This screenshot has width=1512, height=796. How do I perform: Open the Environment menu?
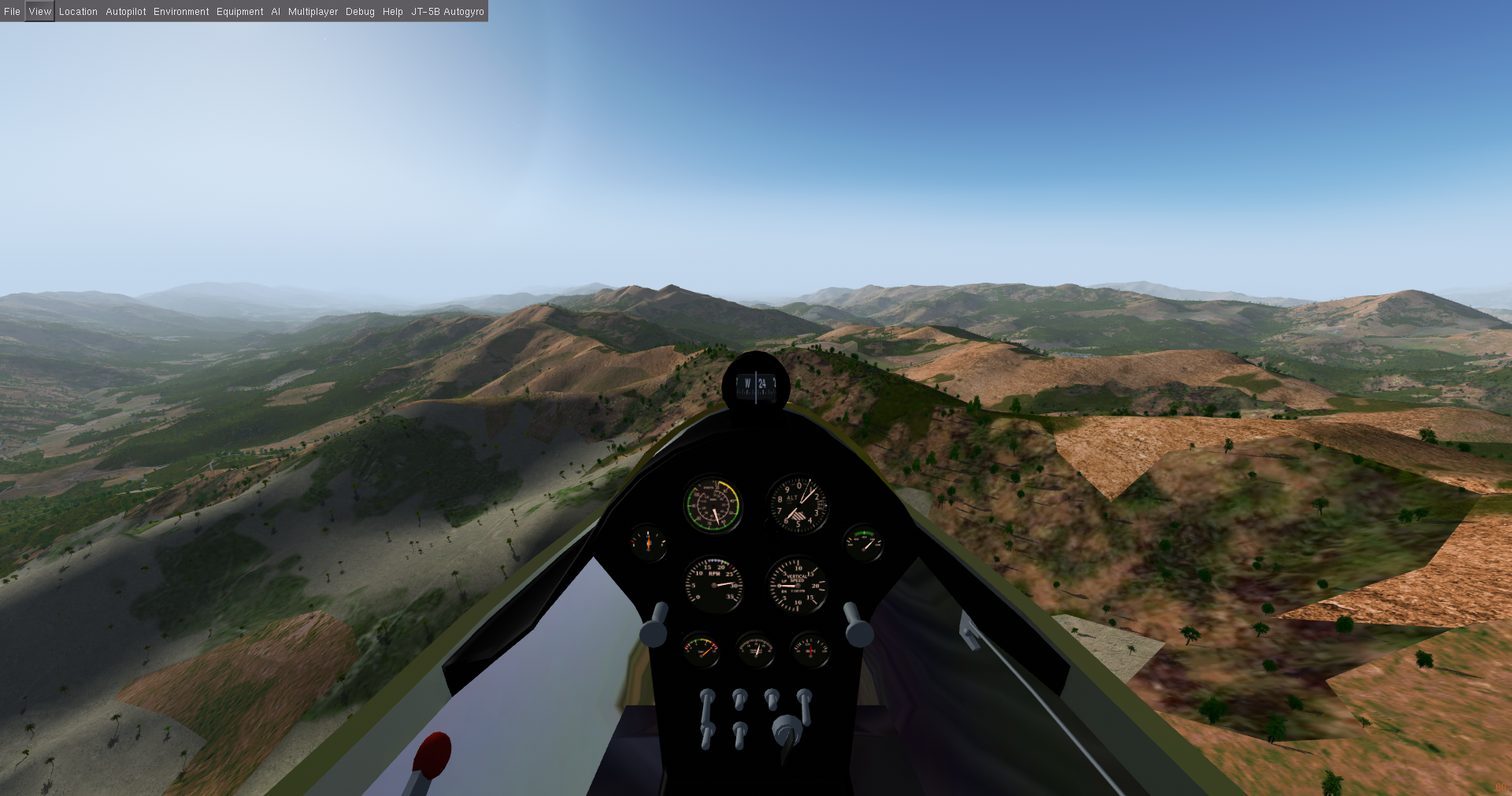point(181,12)
